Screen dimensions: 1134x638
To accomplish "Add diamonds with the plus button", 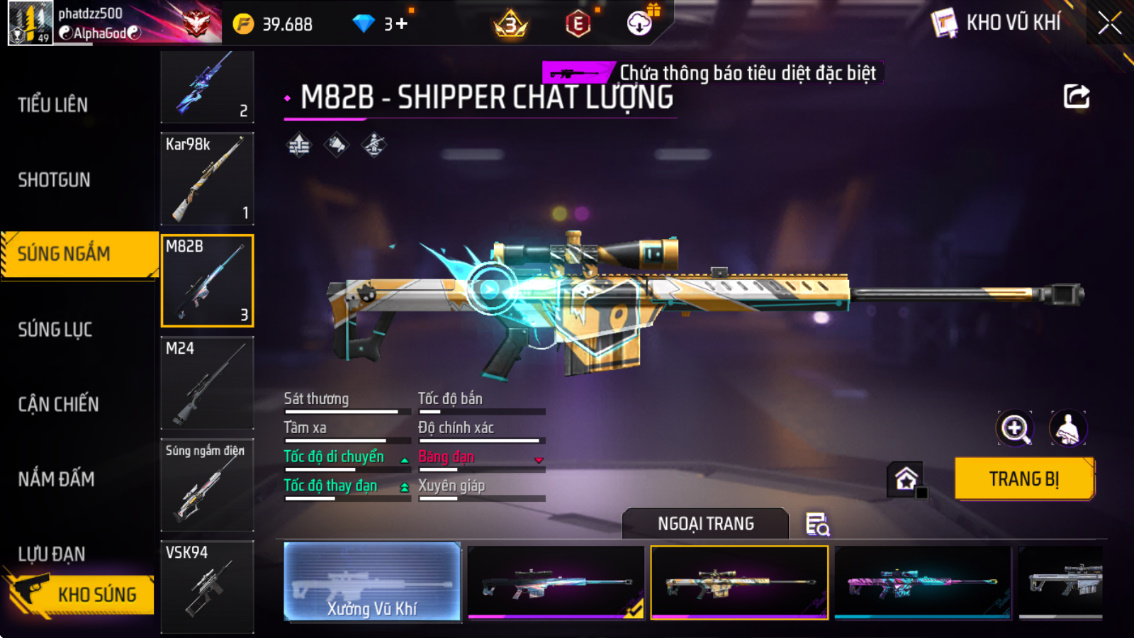I will (x=402, y=23).
